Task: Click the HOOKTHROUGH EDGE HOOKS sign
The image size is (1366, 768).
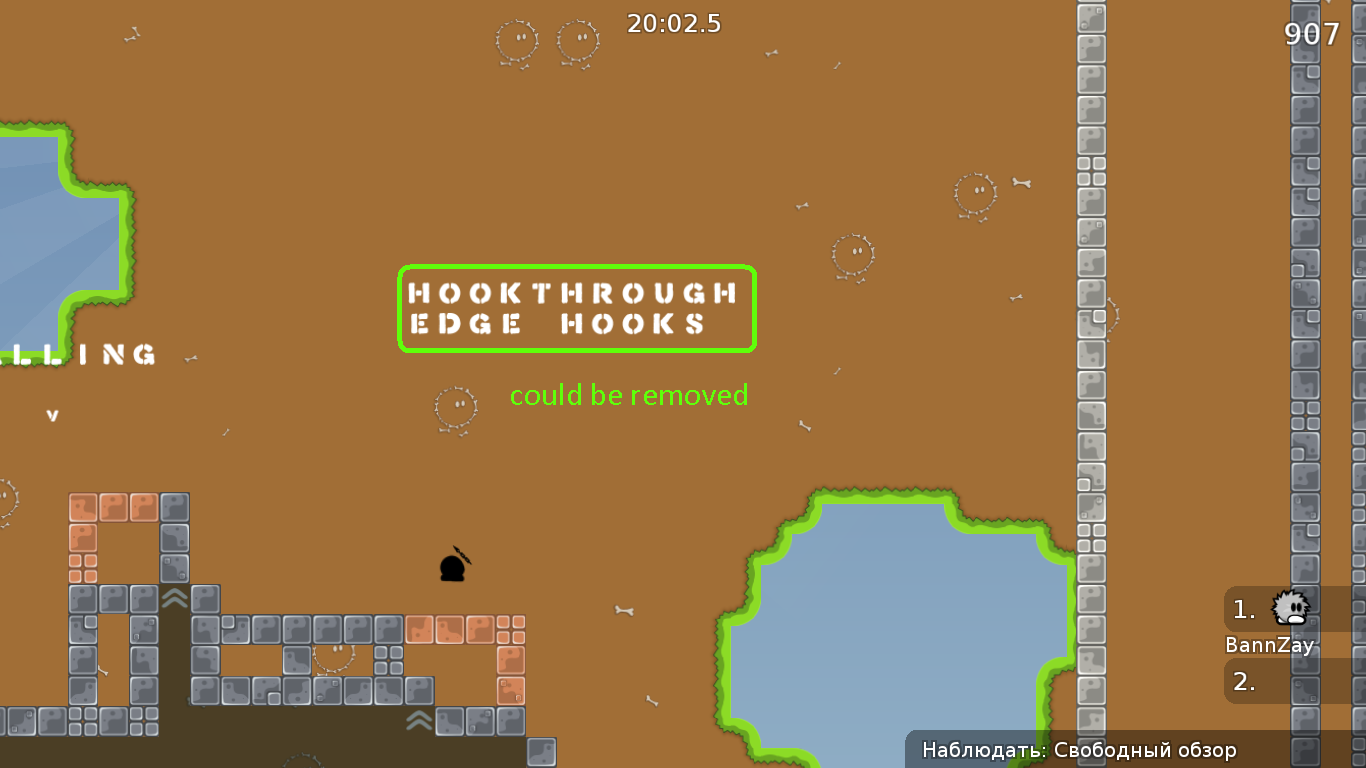Action: pyautogui.click(x=577, y=309)
